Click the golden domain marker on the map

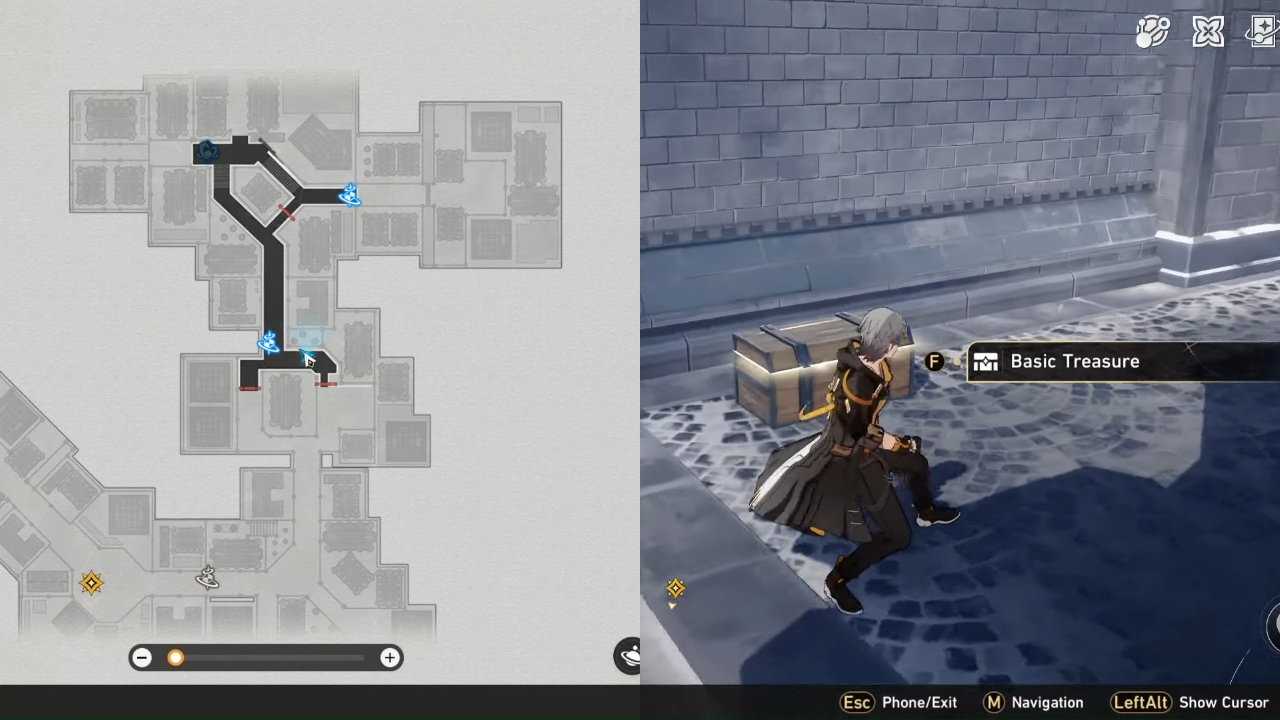point(91,583)
